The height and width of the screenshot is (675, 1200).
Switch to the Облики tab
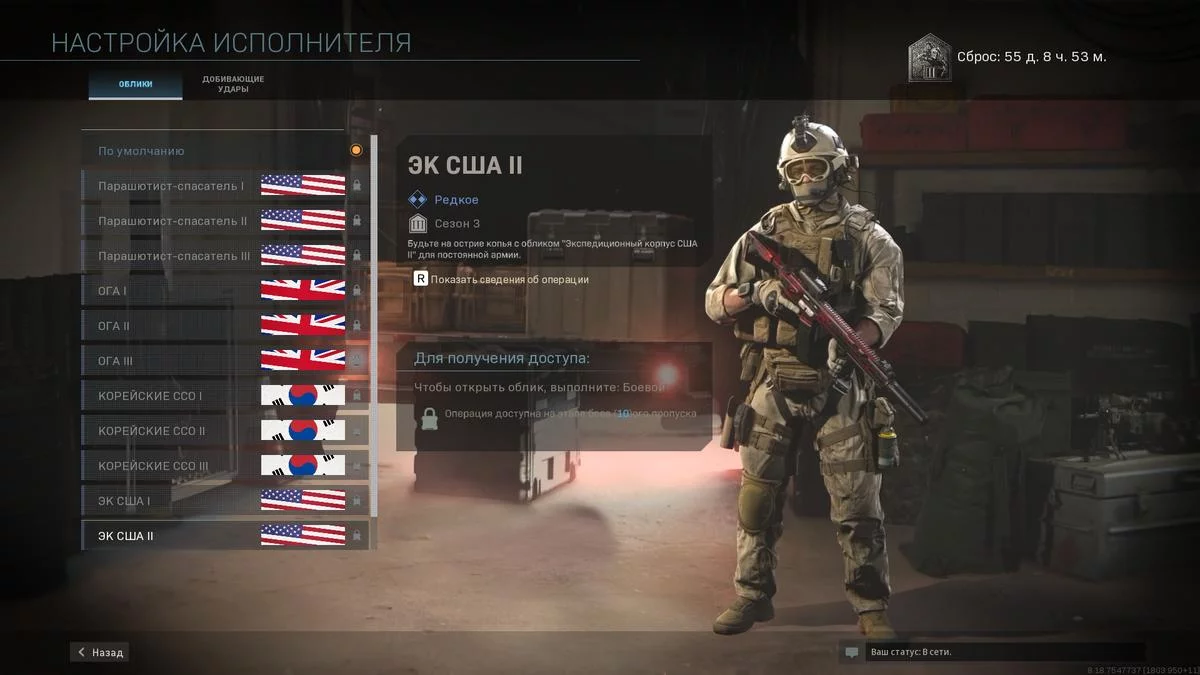click(x=136, y=84)
